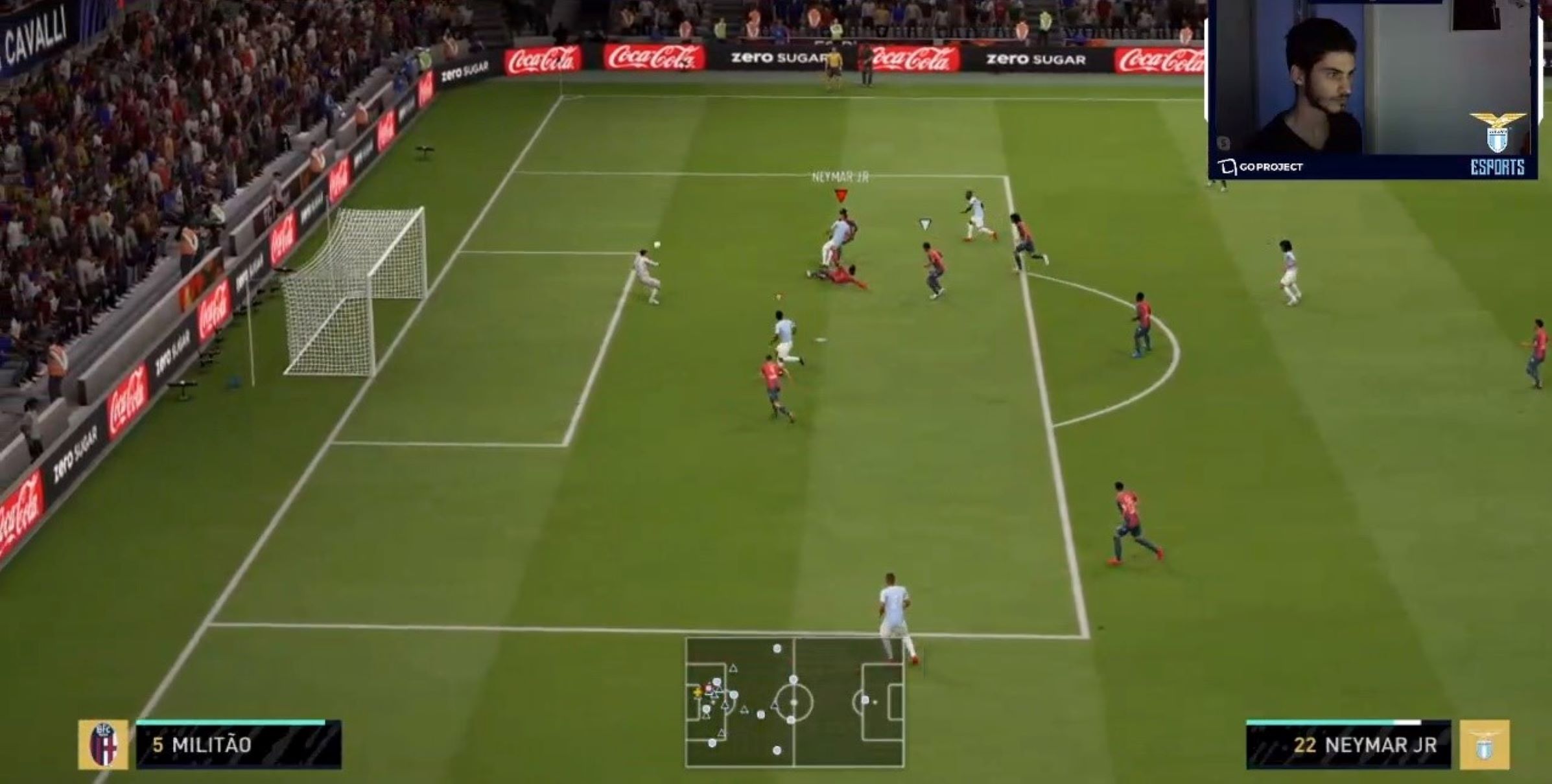This screenshot has width=1552, height=784.
Task: Click the pitch radar minimap
Action: tap(795, 702)
